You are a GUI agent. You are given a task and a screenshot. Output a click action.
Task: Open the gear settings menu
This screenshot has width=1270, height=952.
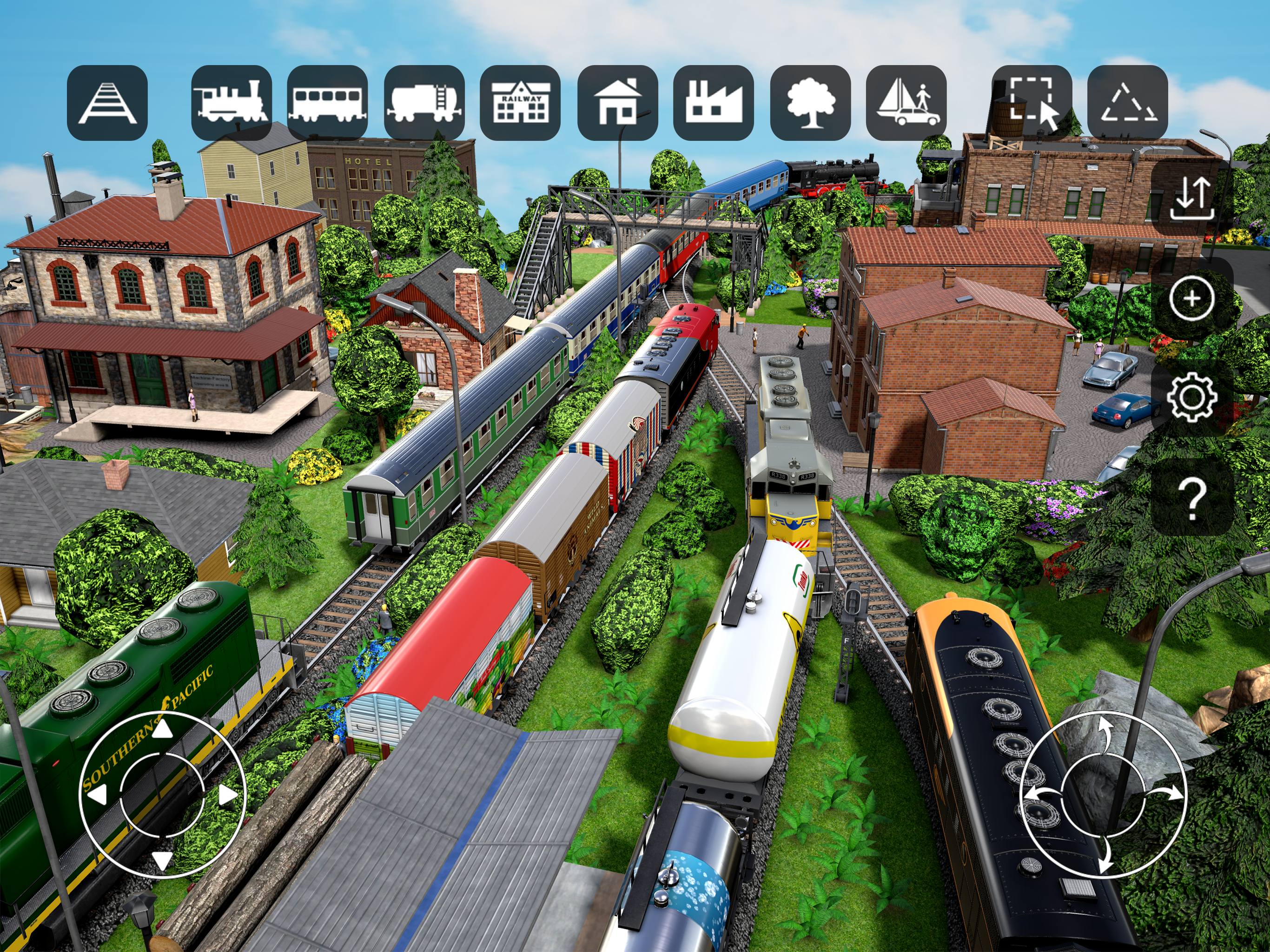pos(1192,396)
